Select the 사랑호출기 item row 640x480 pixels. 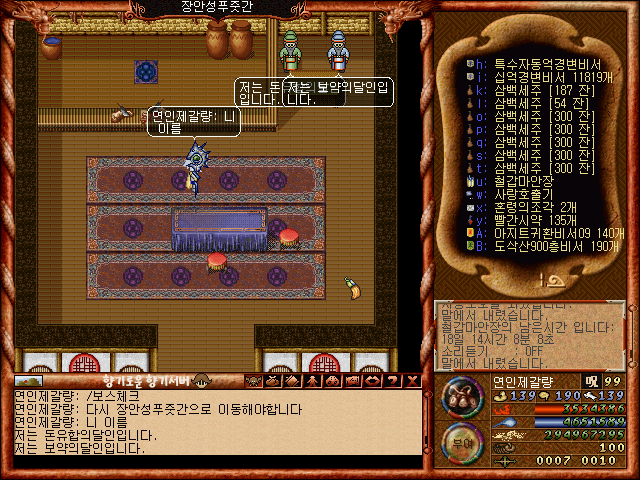coord(520,193)
